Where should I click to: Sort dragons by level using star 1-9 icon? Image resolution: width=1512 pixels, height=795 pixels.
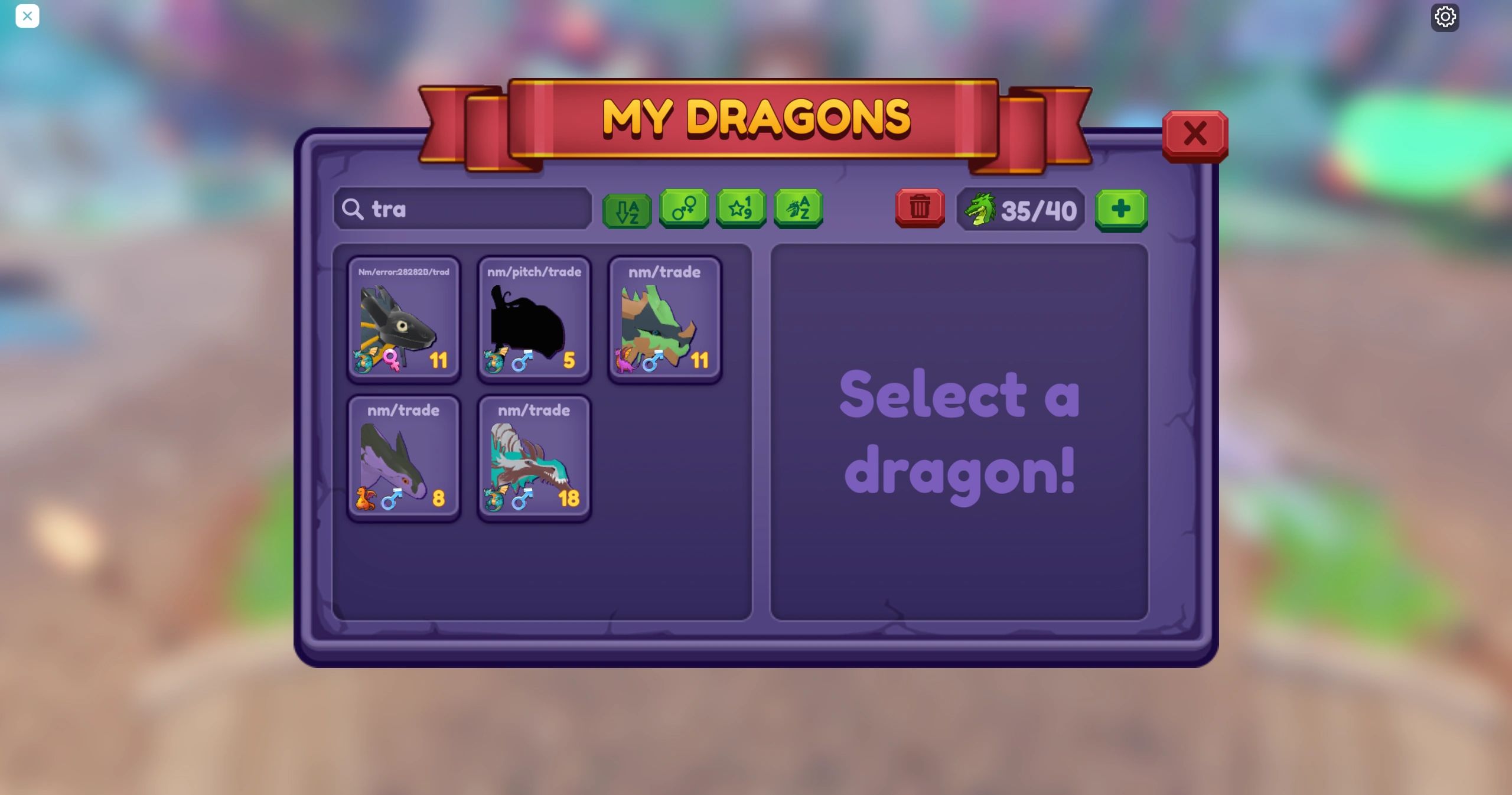pyautogui.click(x=741, y=208)
